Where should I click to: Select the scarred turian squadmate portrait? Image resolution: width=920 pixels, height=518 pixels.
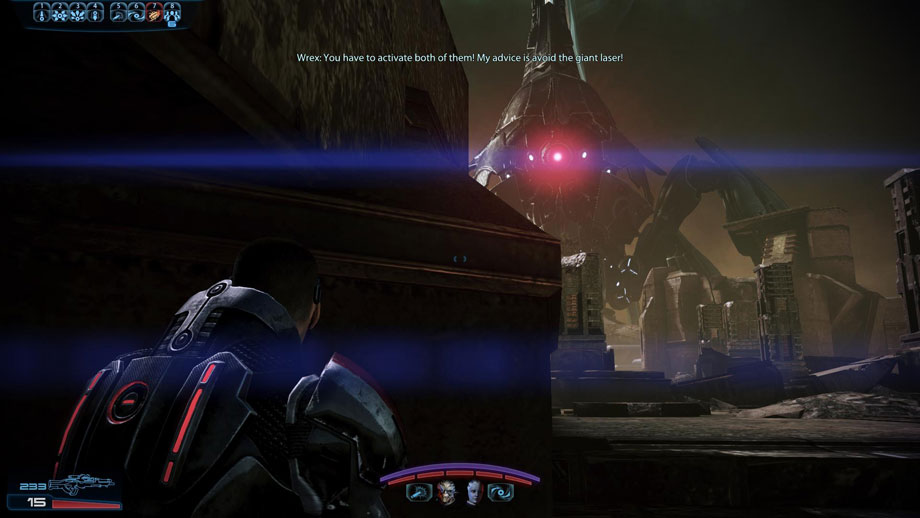point(445,491)
